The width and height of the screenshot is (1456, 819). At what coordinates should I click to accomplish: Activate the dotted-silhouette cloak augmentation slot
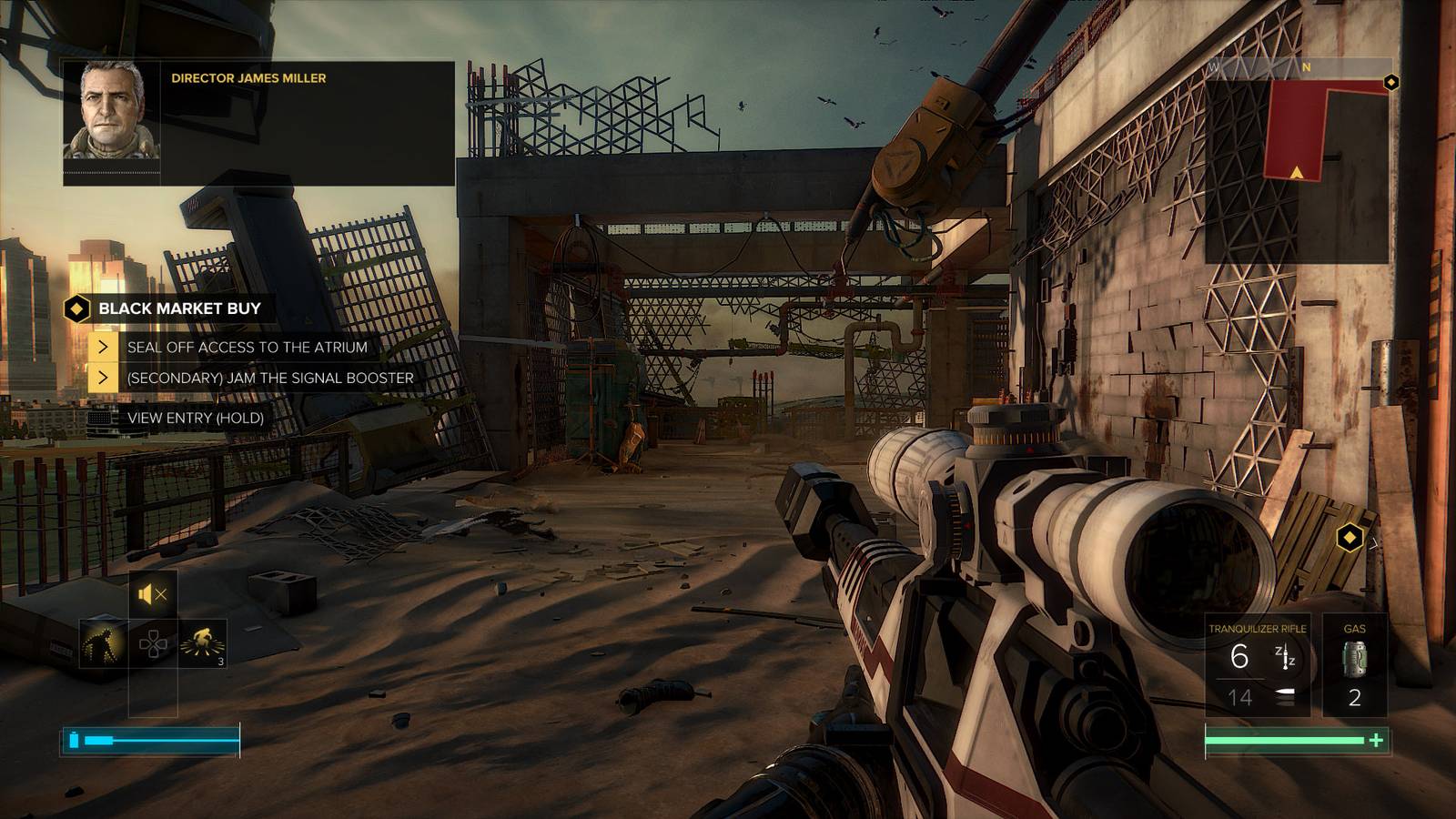pos(103,644)
